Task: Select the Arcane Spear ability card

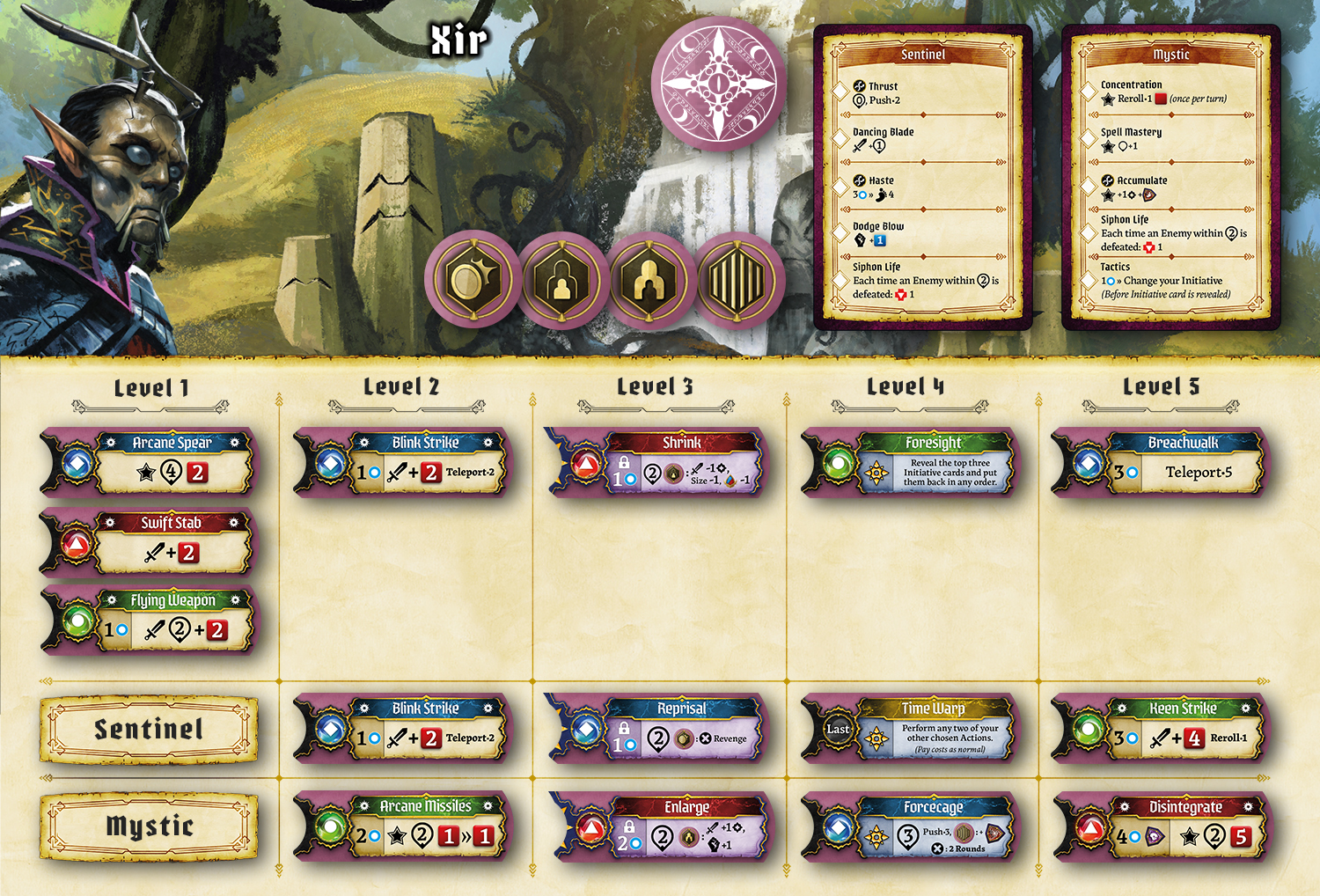Action: 148,462
